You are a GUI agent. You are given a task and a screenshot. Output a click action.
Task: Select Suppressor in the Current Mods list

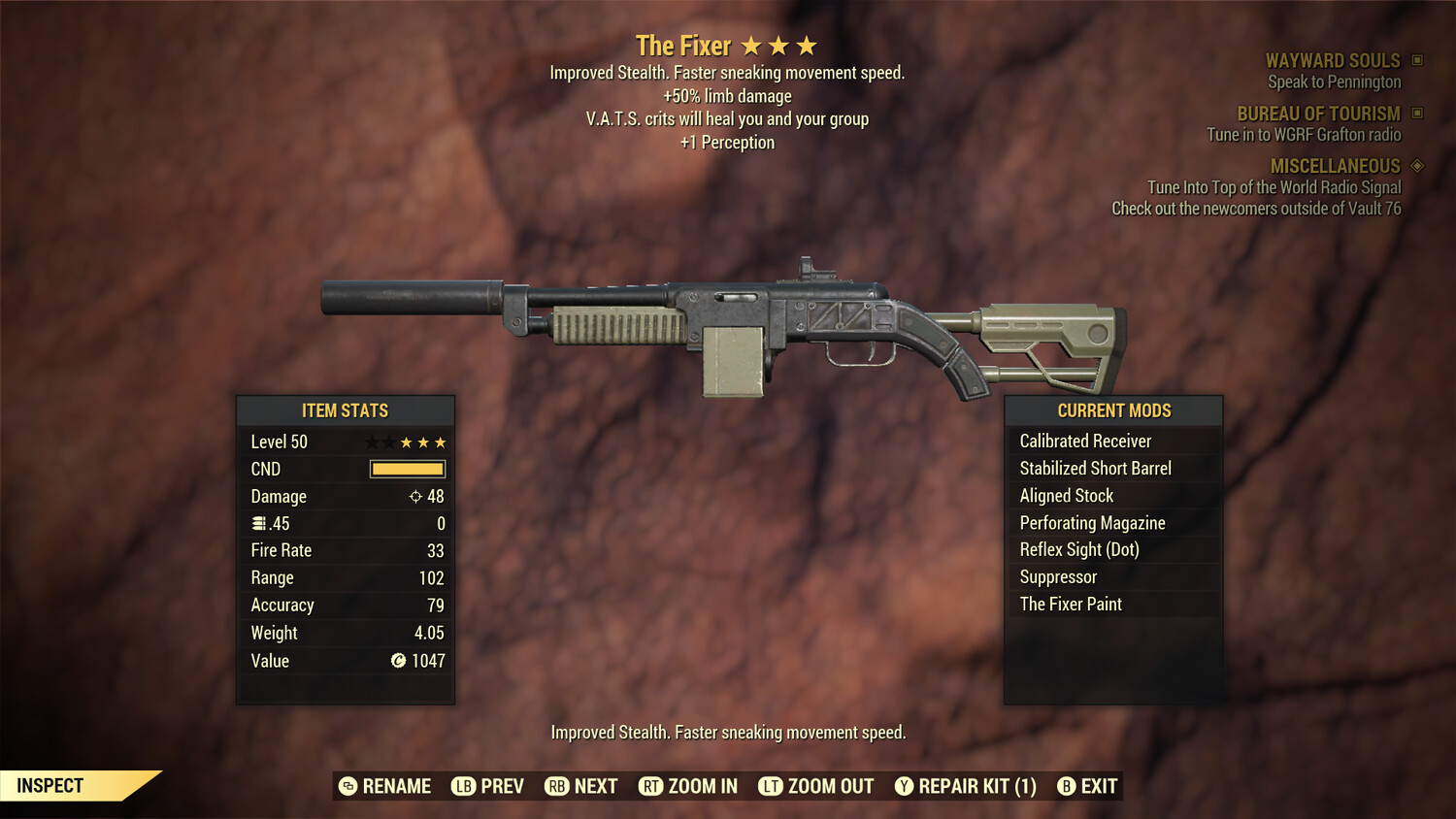pos(1057,576)
